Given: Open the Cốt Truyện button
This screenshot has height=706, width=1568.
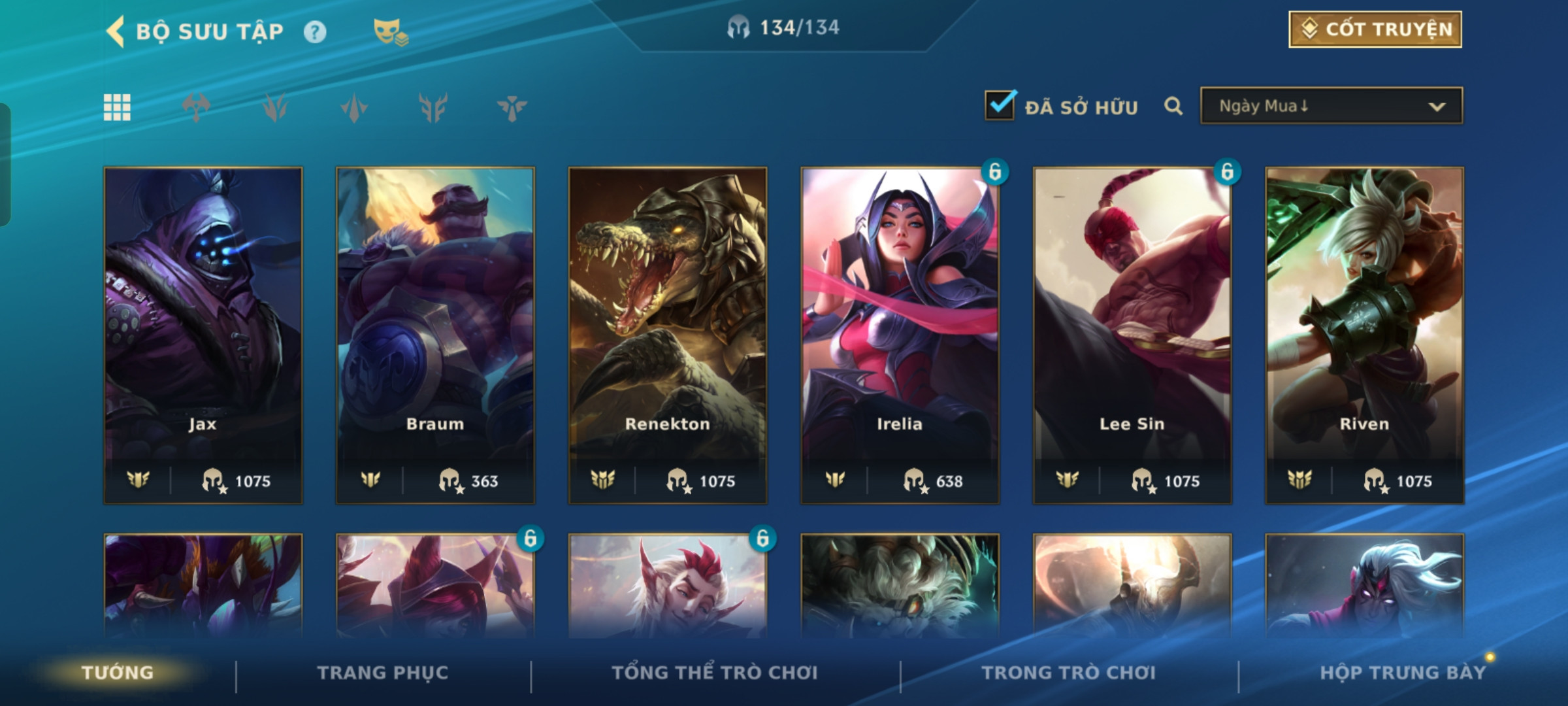Looking at the screenshot, I should click(x=1375, y=29).
